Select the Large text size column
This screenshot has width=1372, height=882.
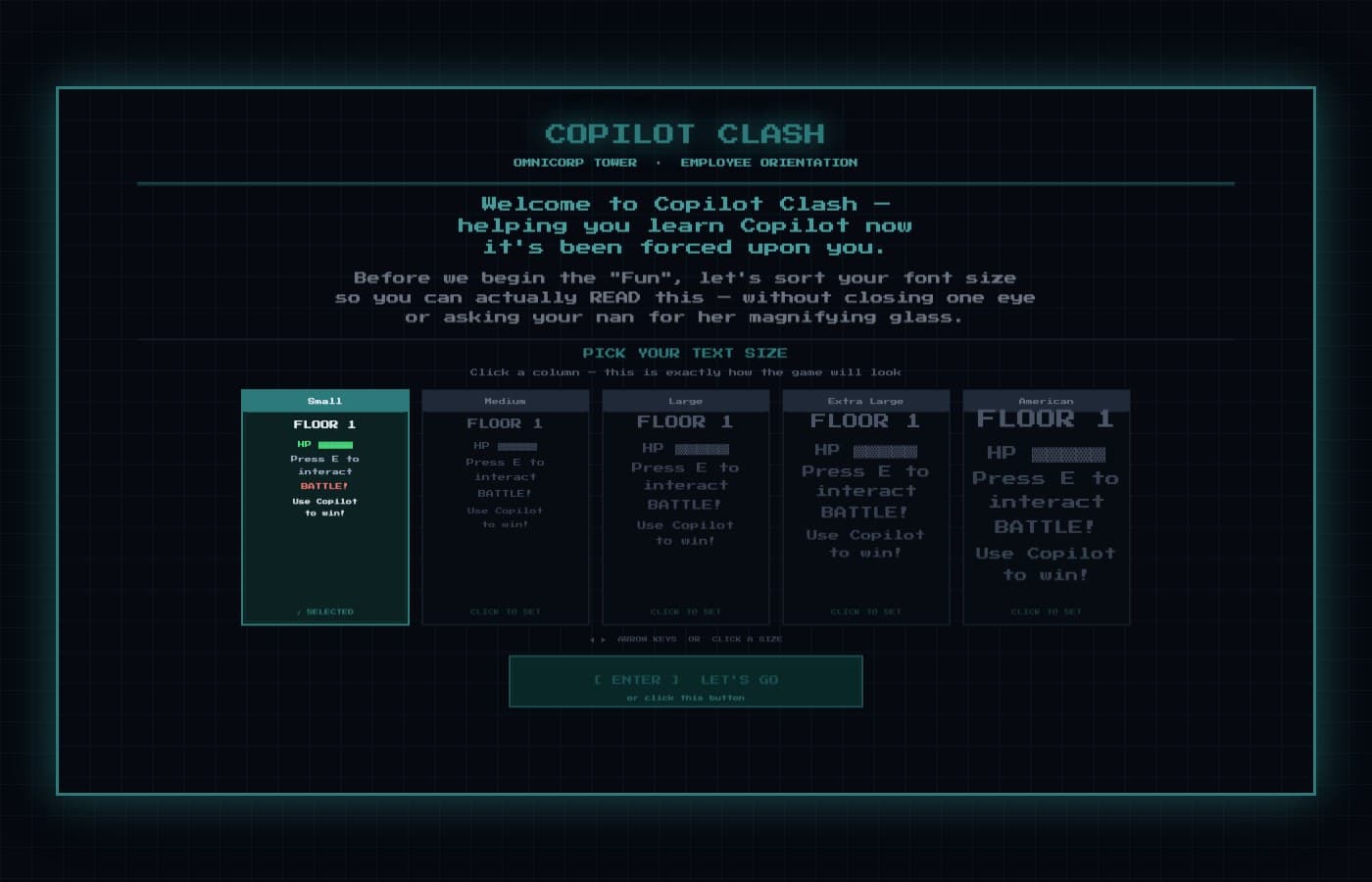[x=685, y=505]
